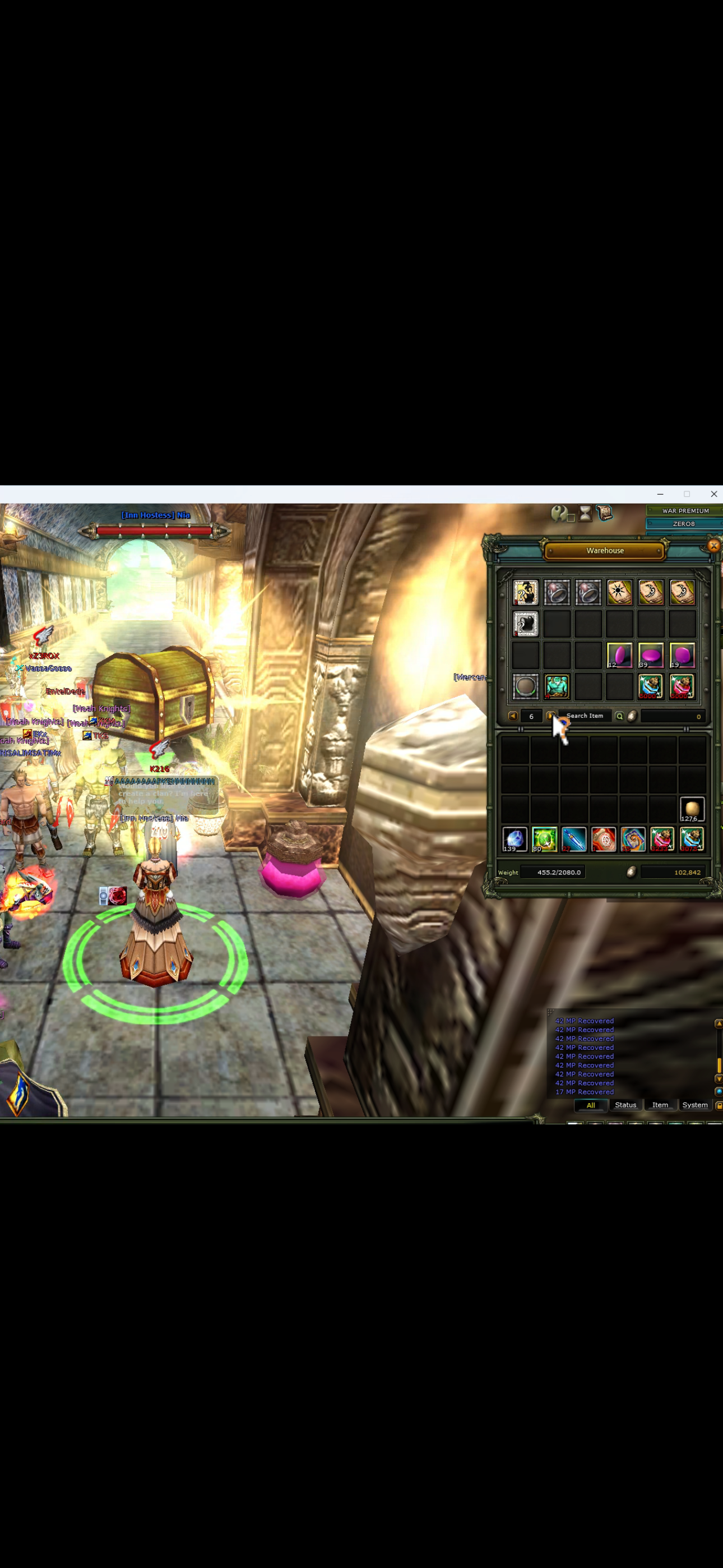Click the scroll icon at the top right
The width and height of the screenshot is (723, 1568).
tap(604, 514)
